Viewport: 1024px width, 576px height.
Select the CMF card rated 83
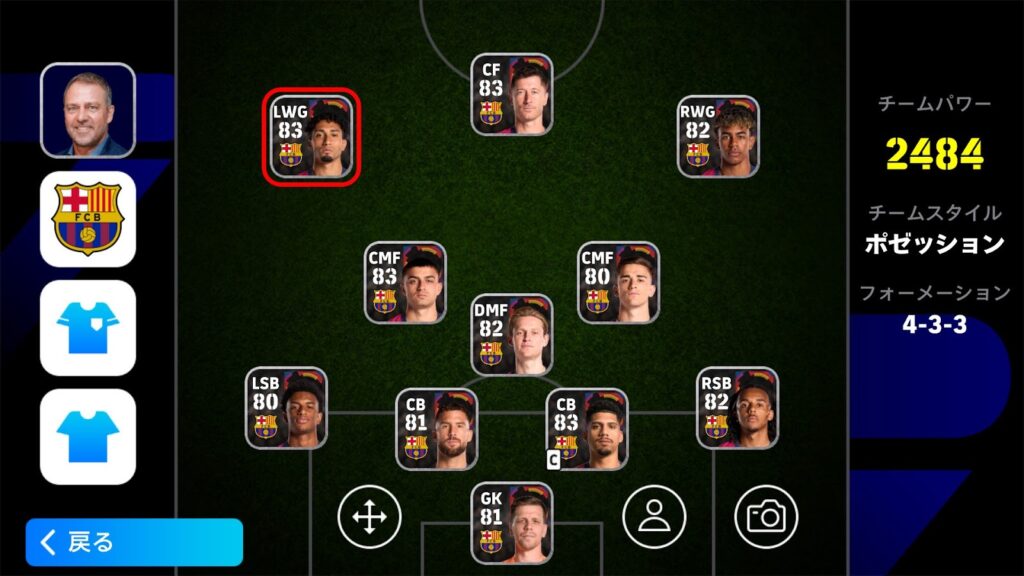405,283
